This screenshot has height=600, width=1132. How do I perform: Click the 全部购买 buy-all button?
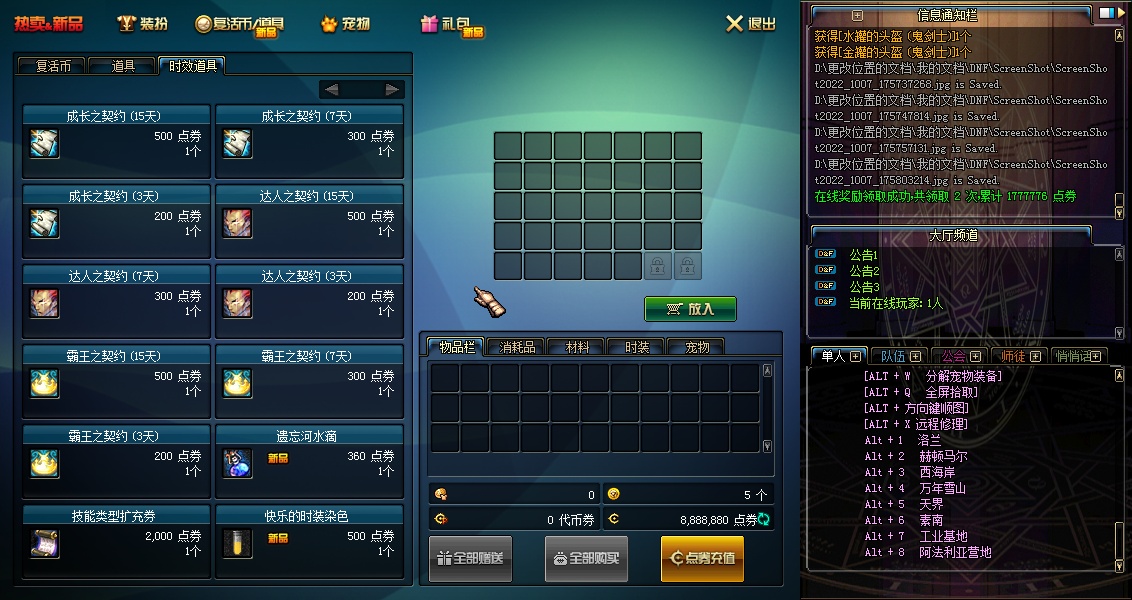586,558
